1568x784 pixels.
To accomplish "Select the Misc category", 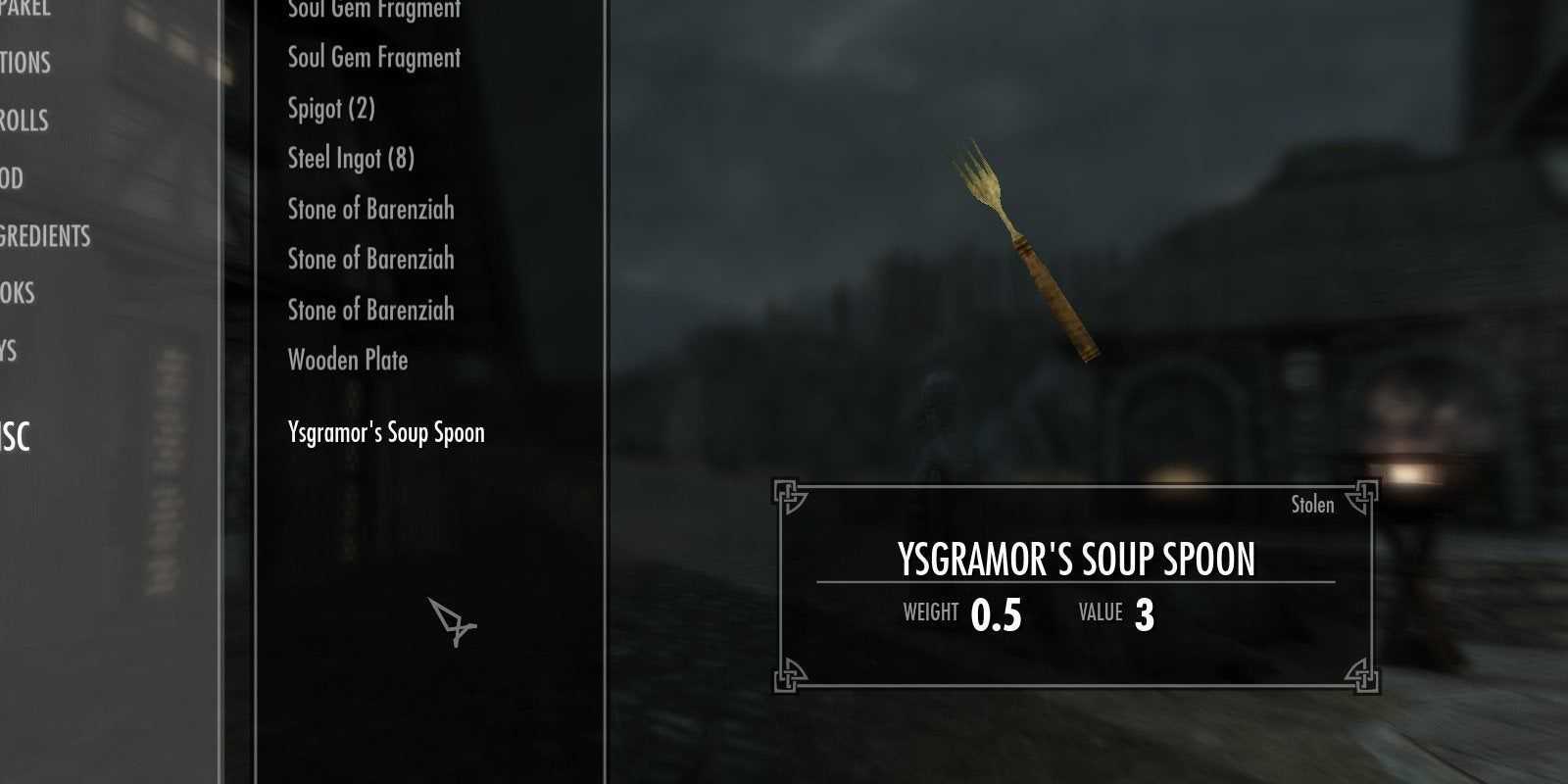I will pos(16,437).
